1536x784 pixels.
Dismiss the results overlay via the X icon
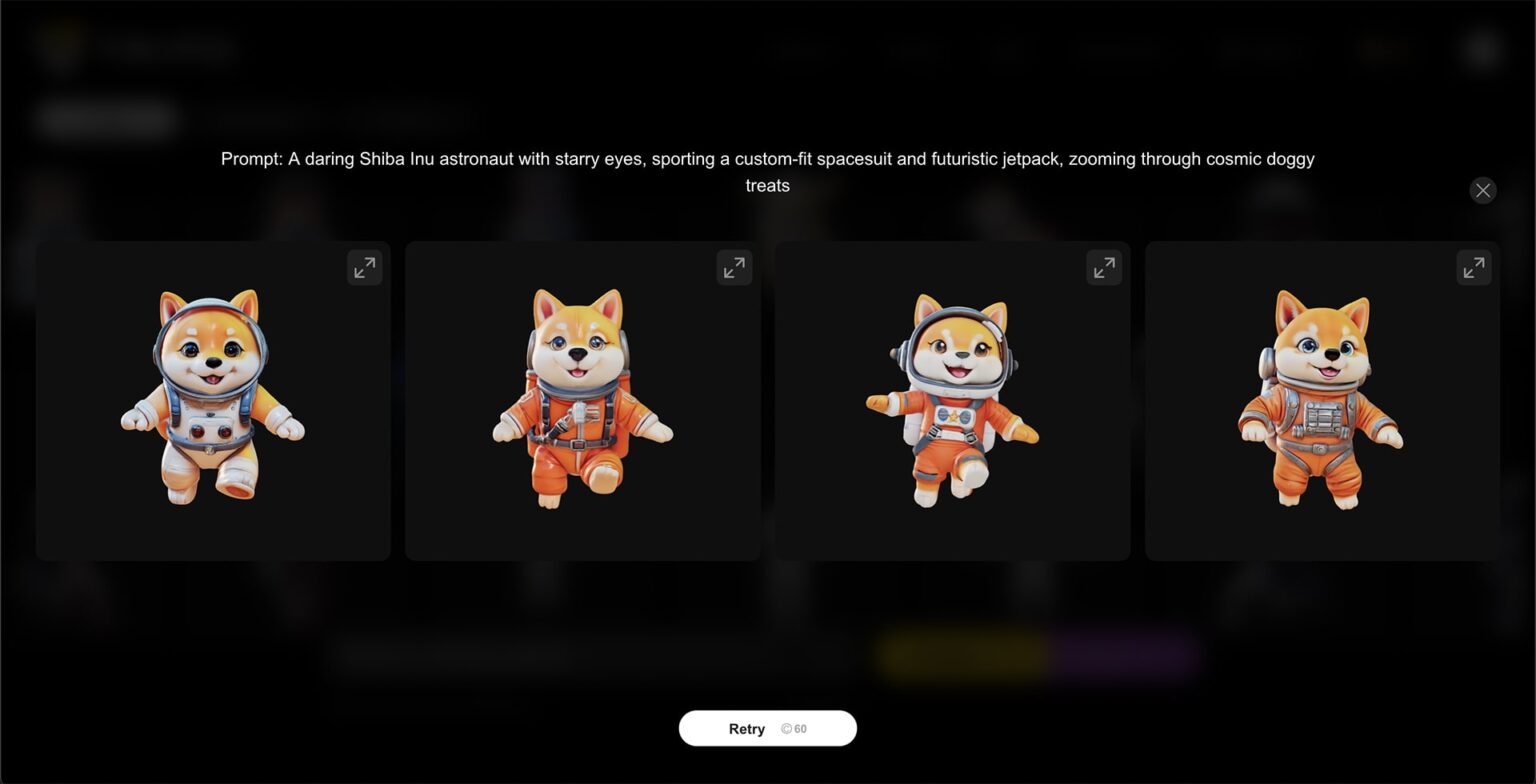pos(1482,189)
